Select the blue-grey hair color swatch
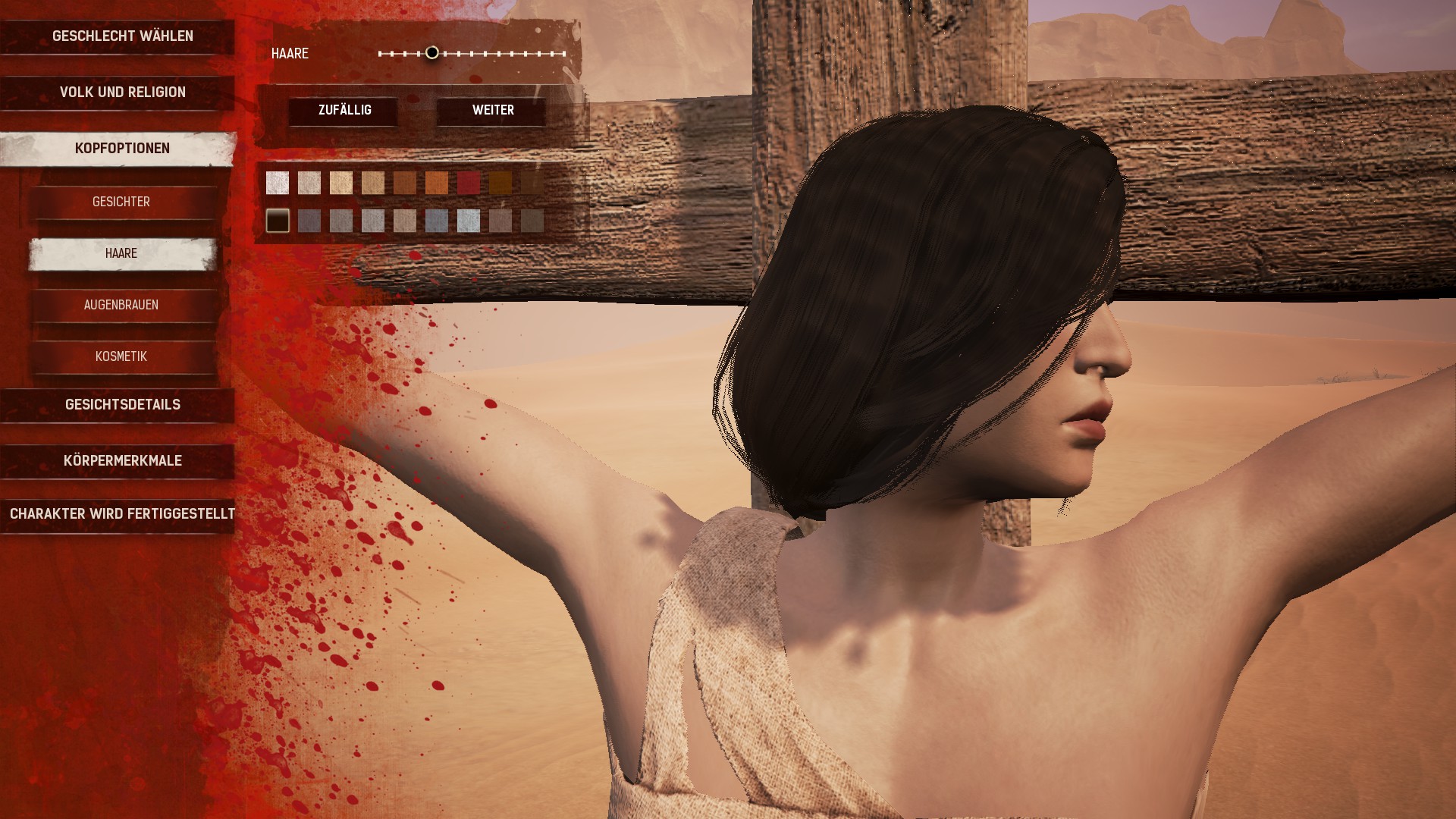The height and width of the screenshot is (819, 1456). 437,221
